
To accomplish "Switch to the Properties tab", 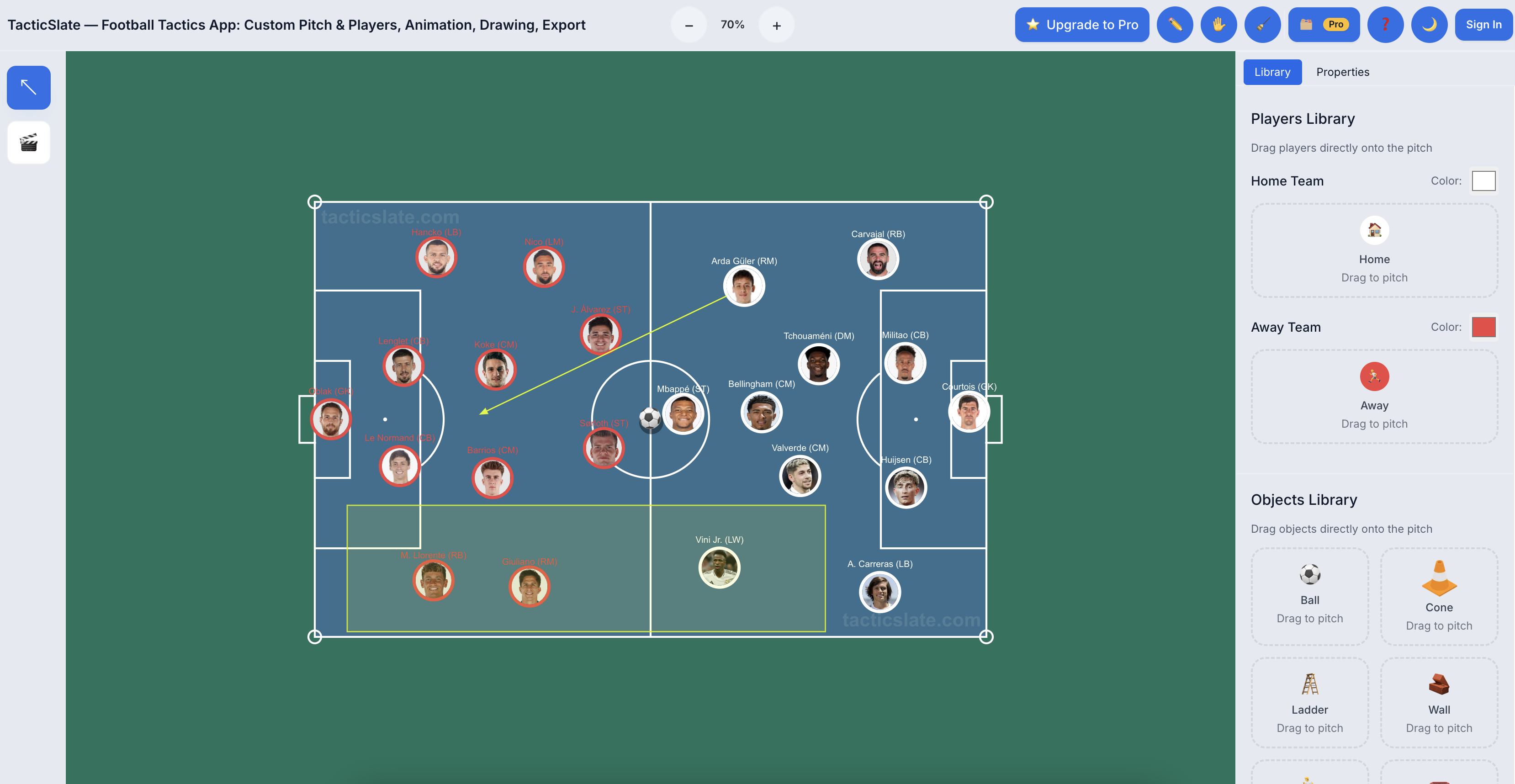I will [1343, 71].
